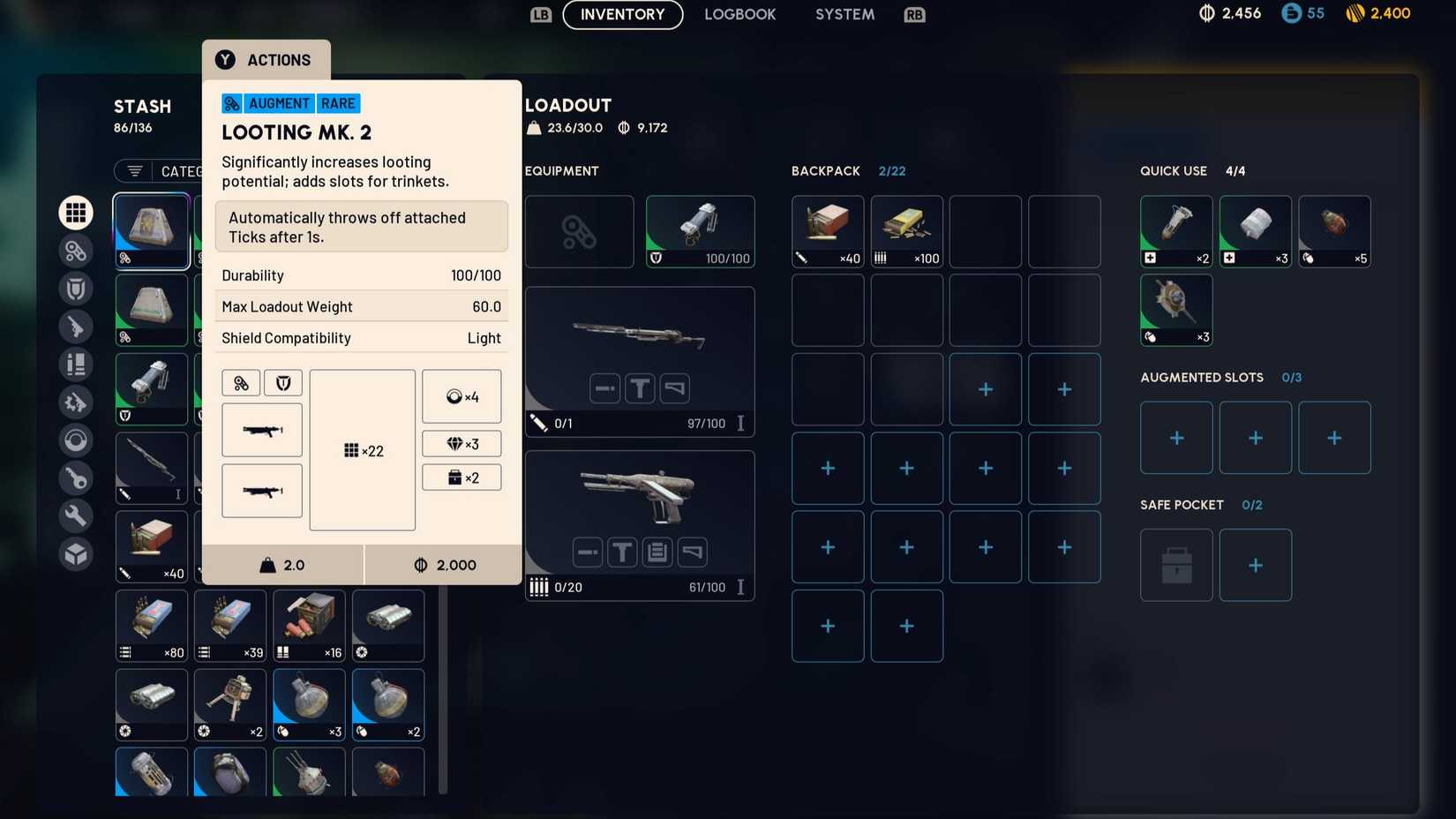Select the magazine attachment slot on the pistol
The image size is (1456, 819).
click(x=657, y=552)
